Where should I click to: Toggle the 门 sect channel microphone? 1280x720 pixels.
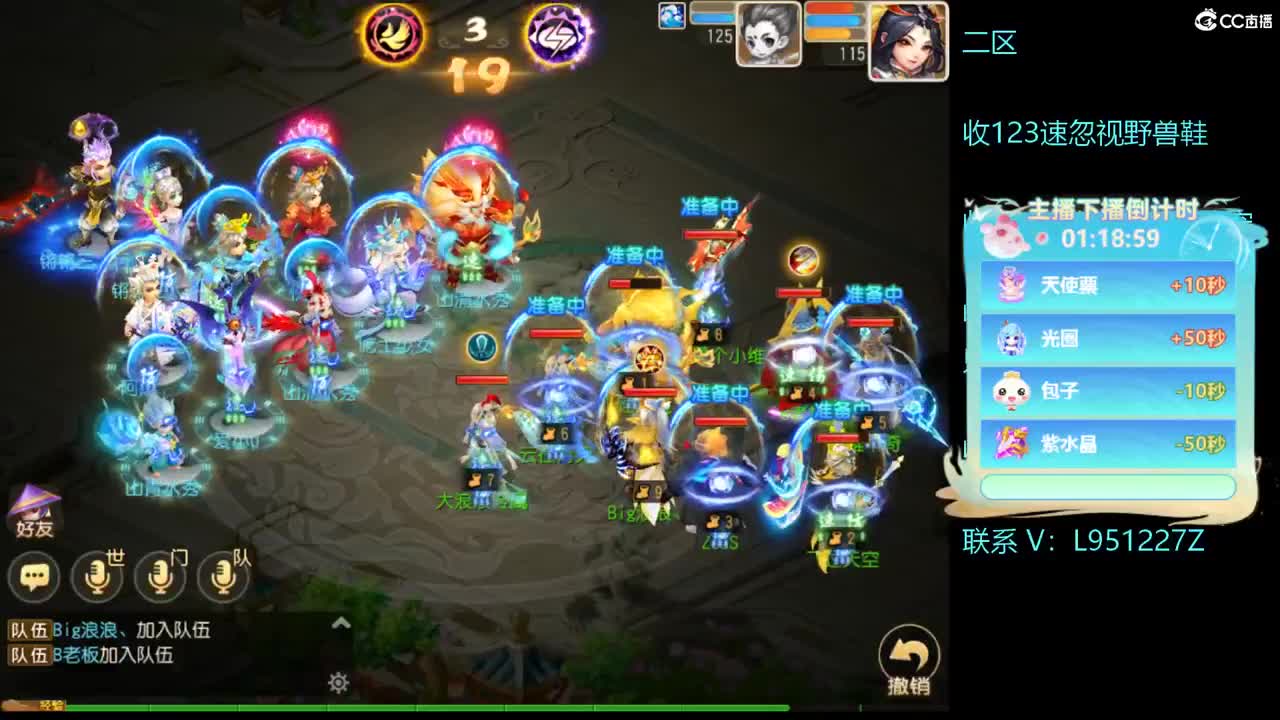coord(160,578)
